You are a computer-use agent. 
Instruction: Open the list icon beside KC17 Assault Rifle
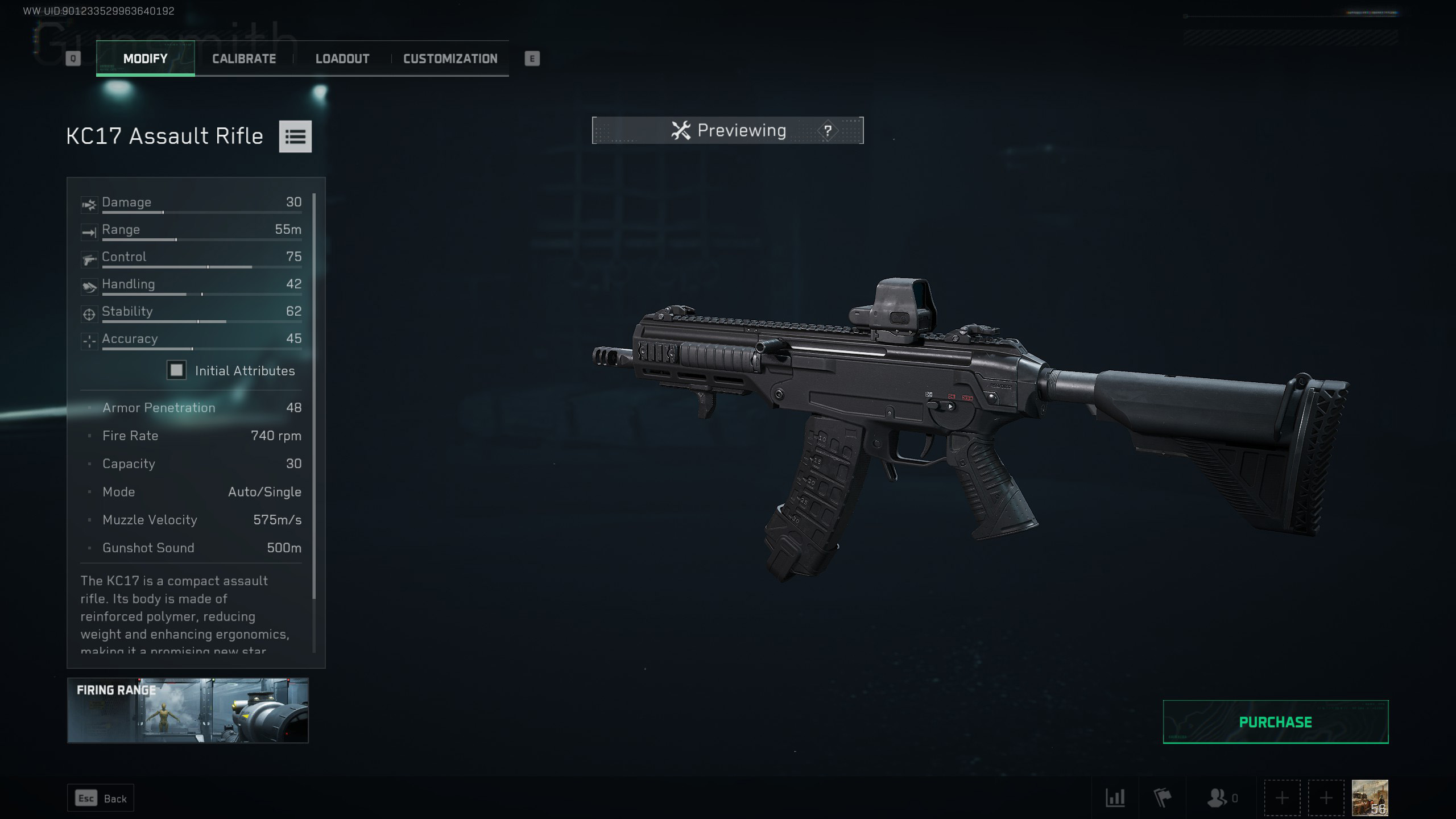tap(295, 136)
